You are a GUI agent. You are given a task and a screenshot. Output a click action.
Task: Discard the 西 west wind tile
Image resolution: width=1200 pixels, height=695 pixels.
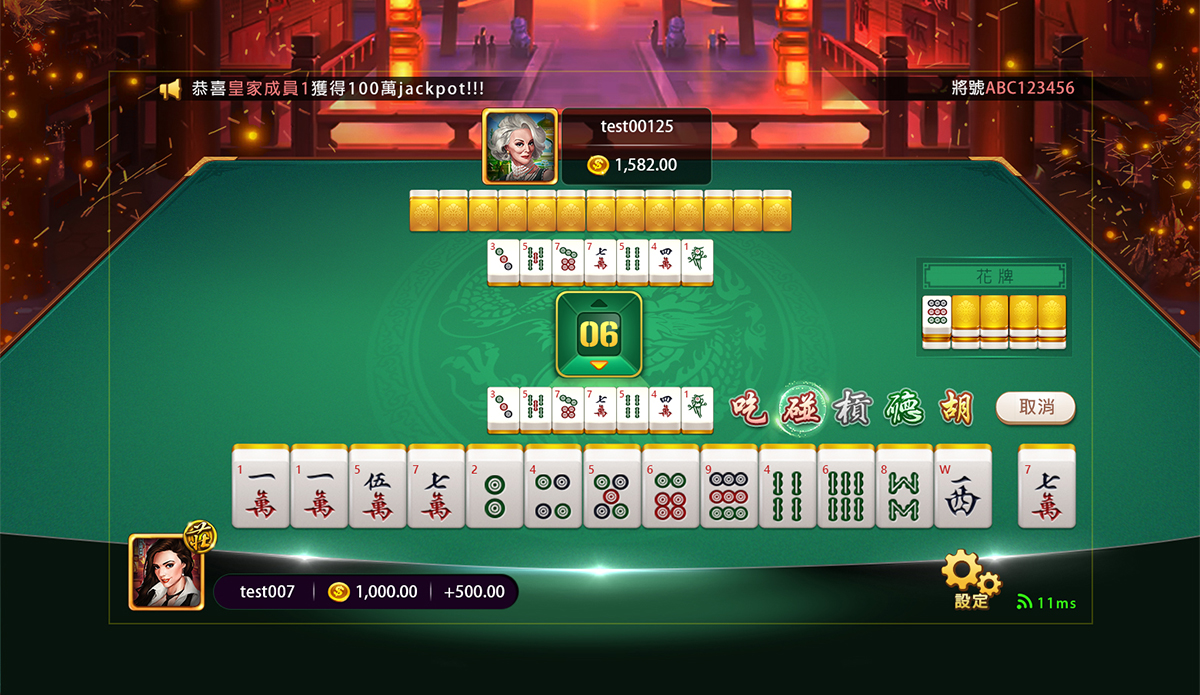click(x=962, y=487)
